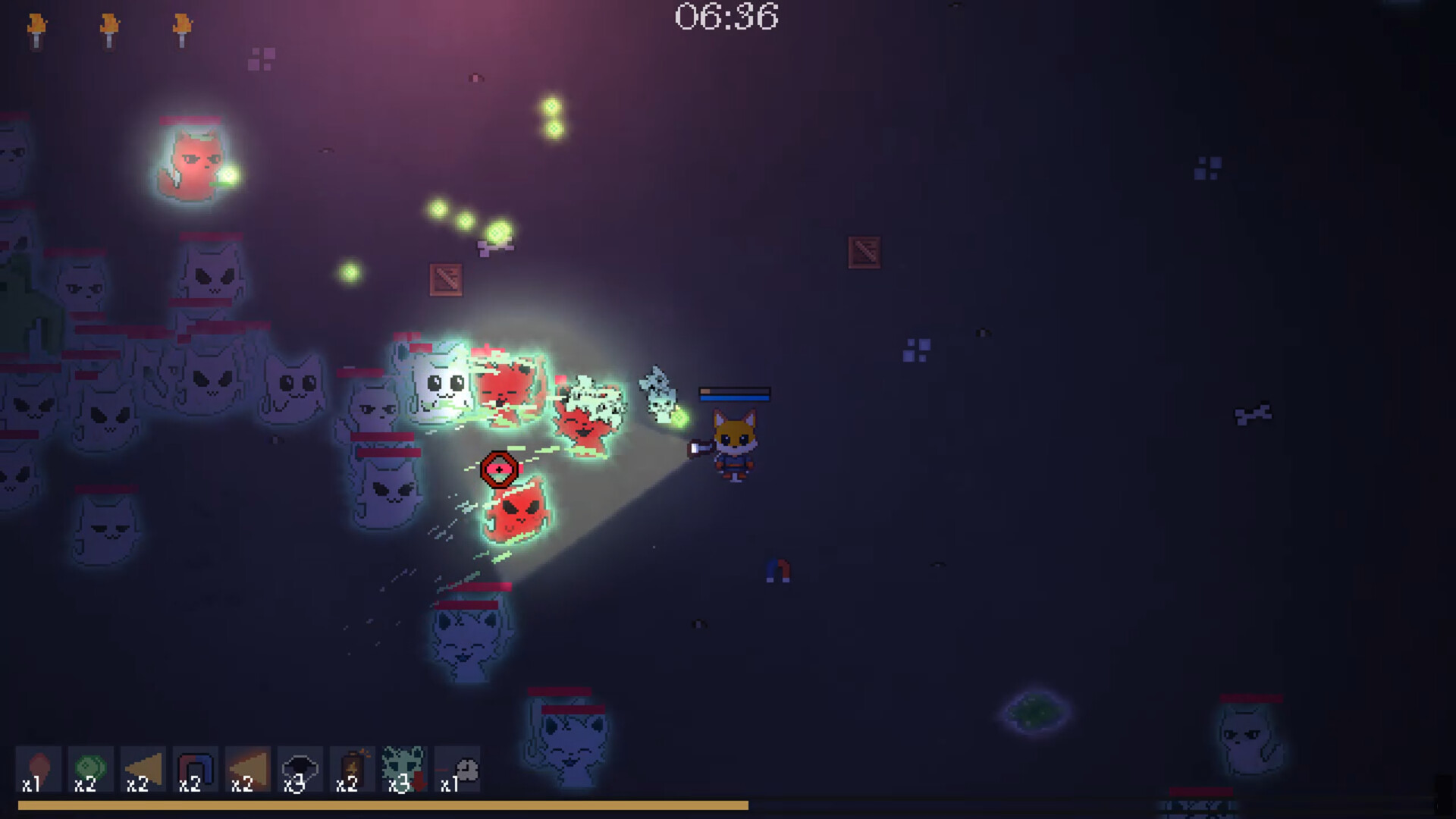Image resolution: width=1456 pixels, height=819 pixels.
Task: Click the glowing red cat in the top left
Action: pos(191,163)
